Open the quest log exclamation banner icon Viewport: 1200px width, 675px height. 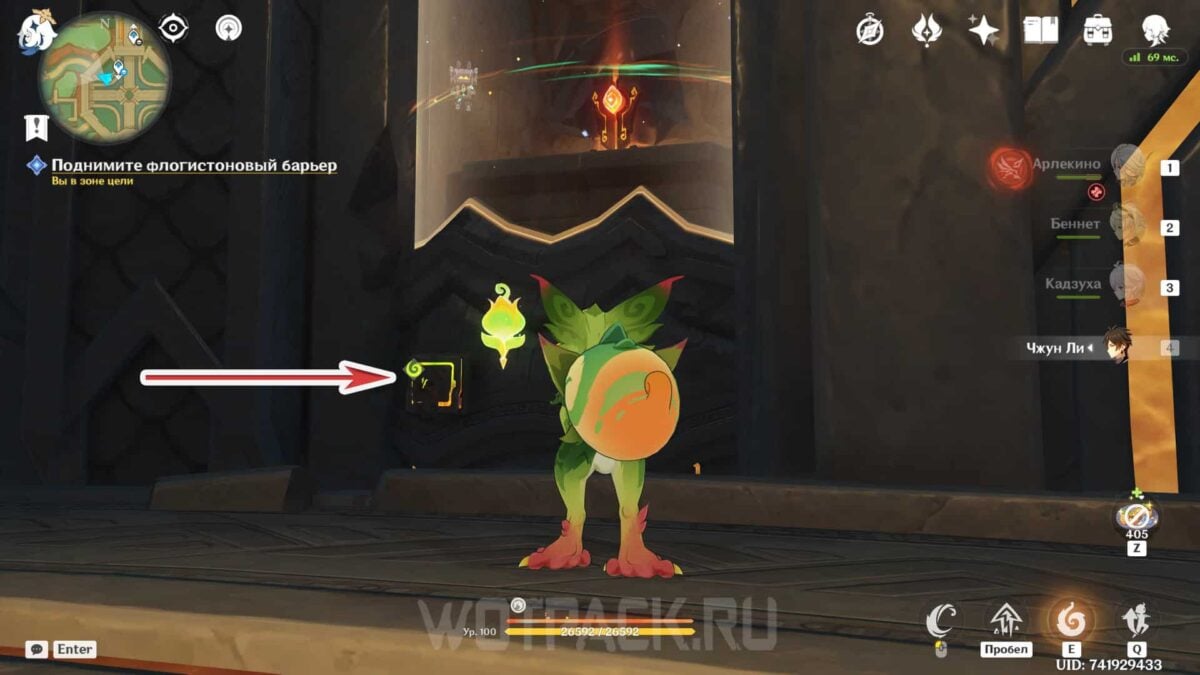[37, 127]
